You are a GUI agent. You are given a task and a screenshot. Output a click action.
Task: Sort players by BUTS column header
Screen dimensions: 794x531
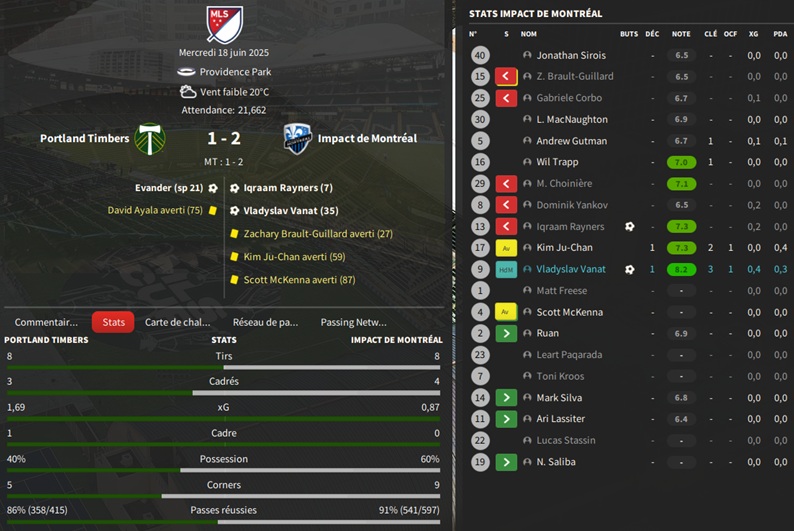(x=628, y=34)
